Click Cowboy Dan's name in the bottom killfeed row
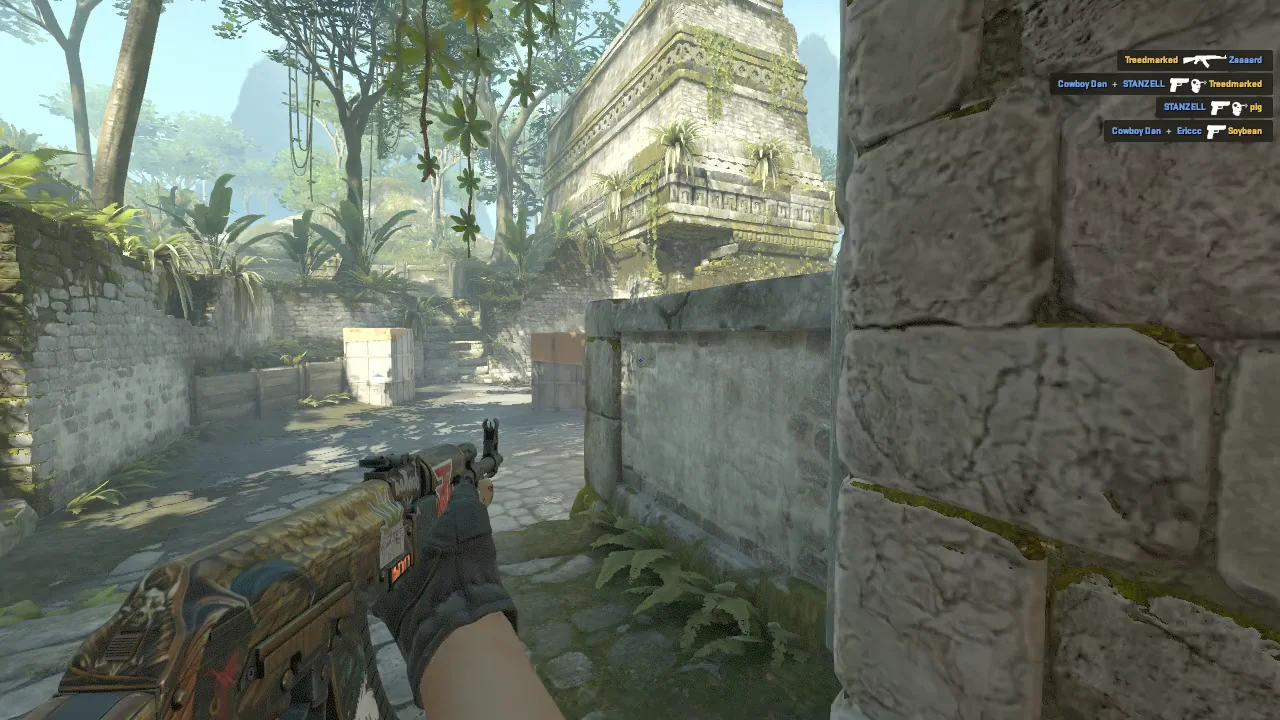The height and width of the screenshot is (720, 1280). [1137, 131]
